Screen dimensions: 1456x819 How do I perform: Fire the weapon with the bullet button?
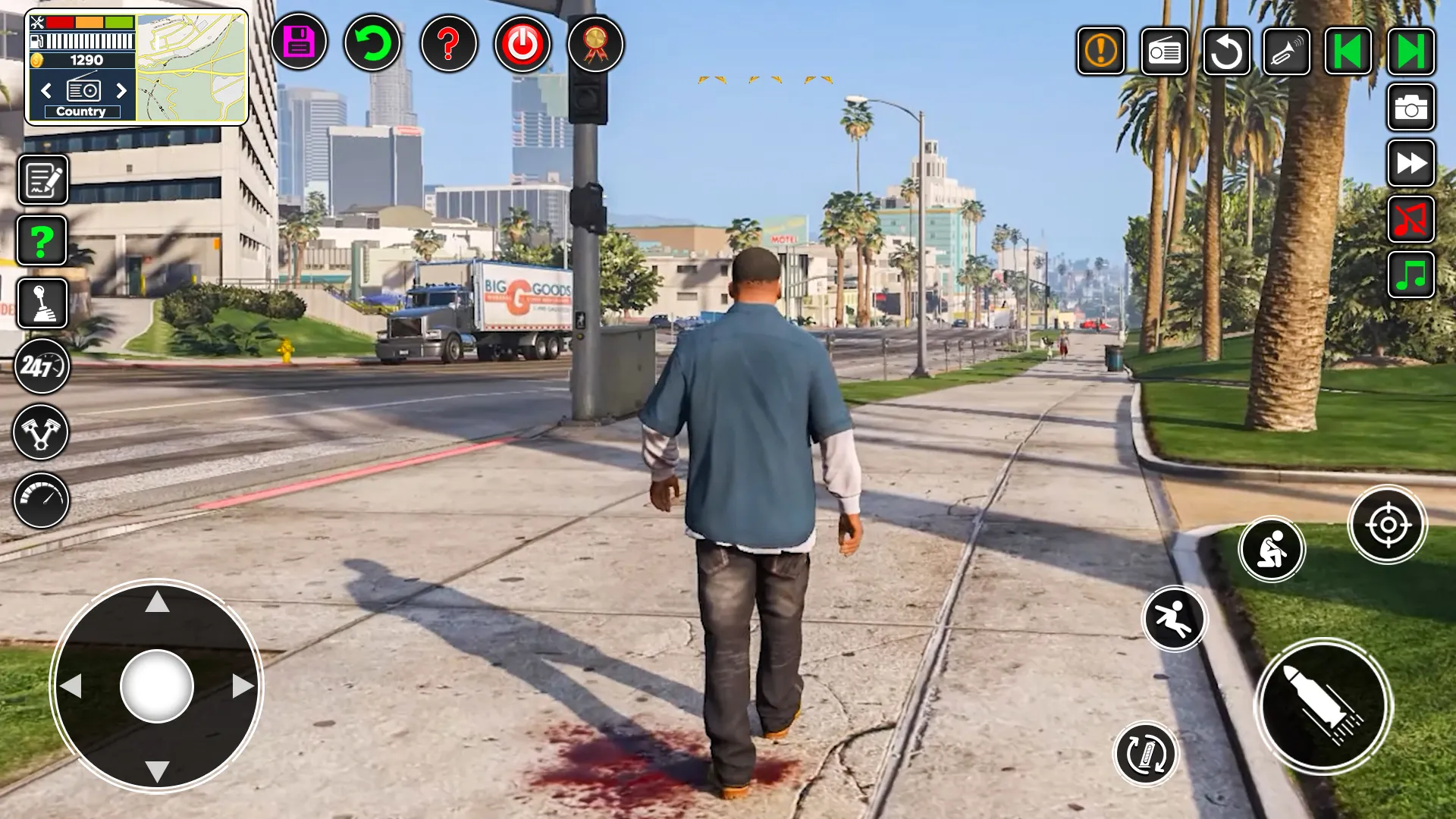tap(1323, 706)
